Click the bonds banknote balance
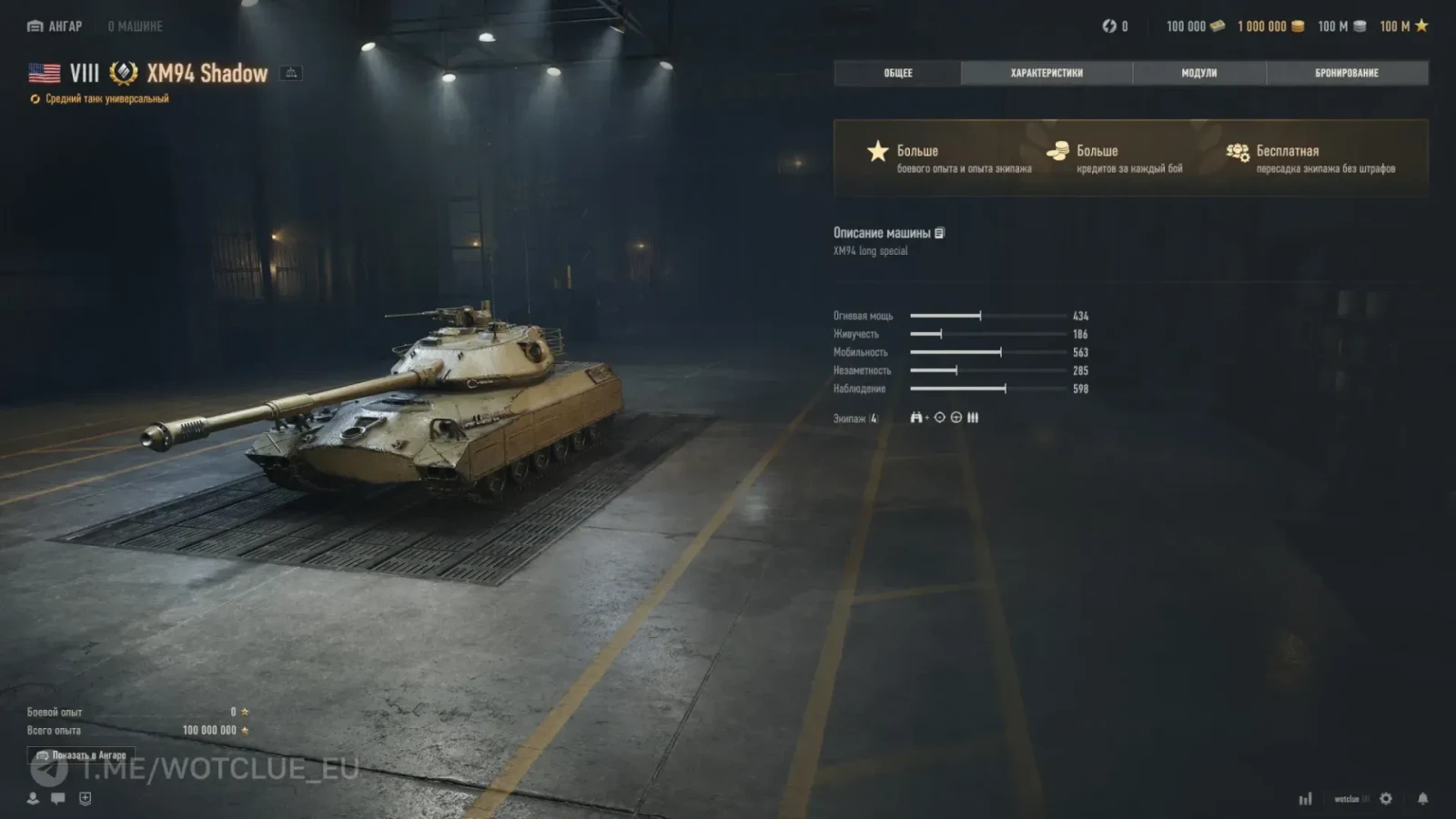1456x819 pixels. click(1195, 26)
